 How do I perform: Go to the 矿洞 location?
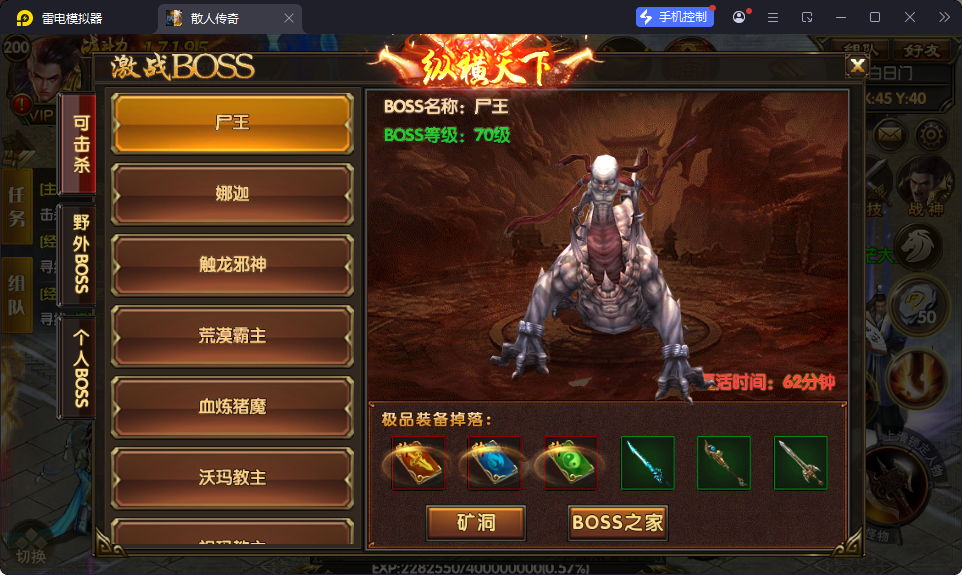click(476, 522)
